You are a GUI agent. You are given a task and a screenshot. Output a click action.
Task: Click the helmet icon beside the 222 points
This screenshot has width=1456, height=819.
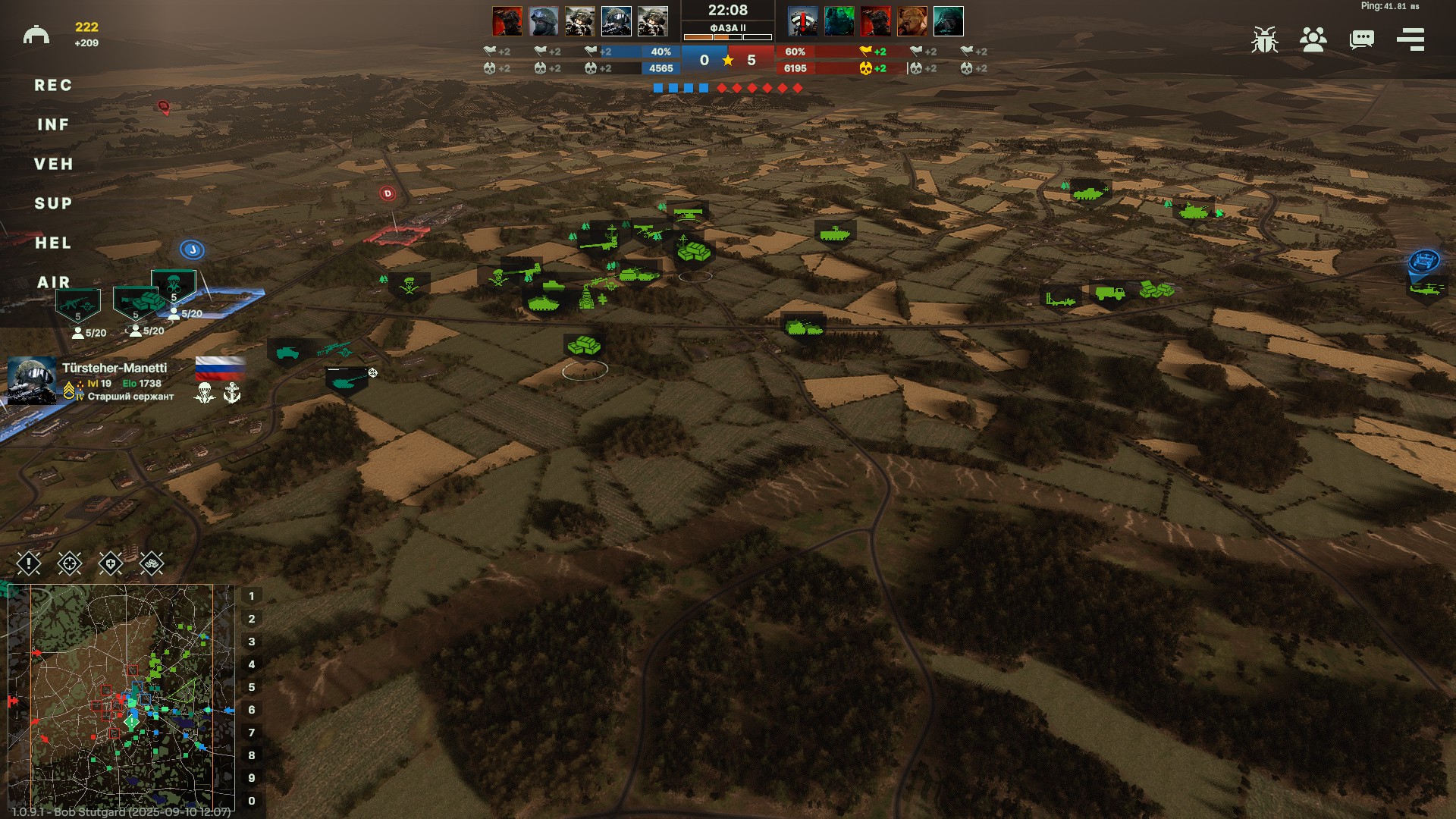pos(36,35)
